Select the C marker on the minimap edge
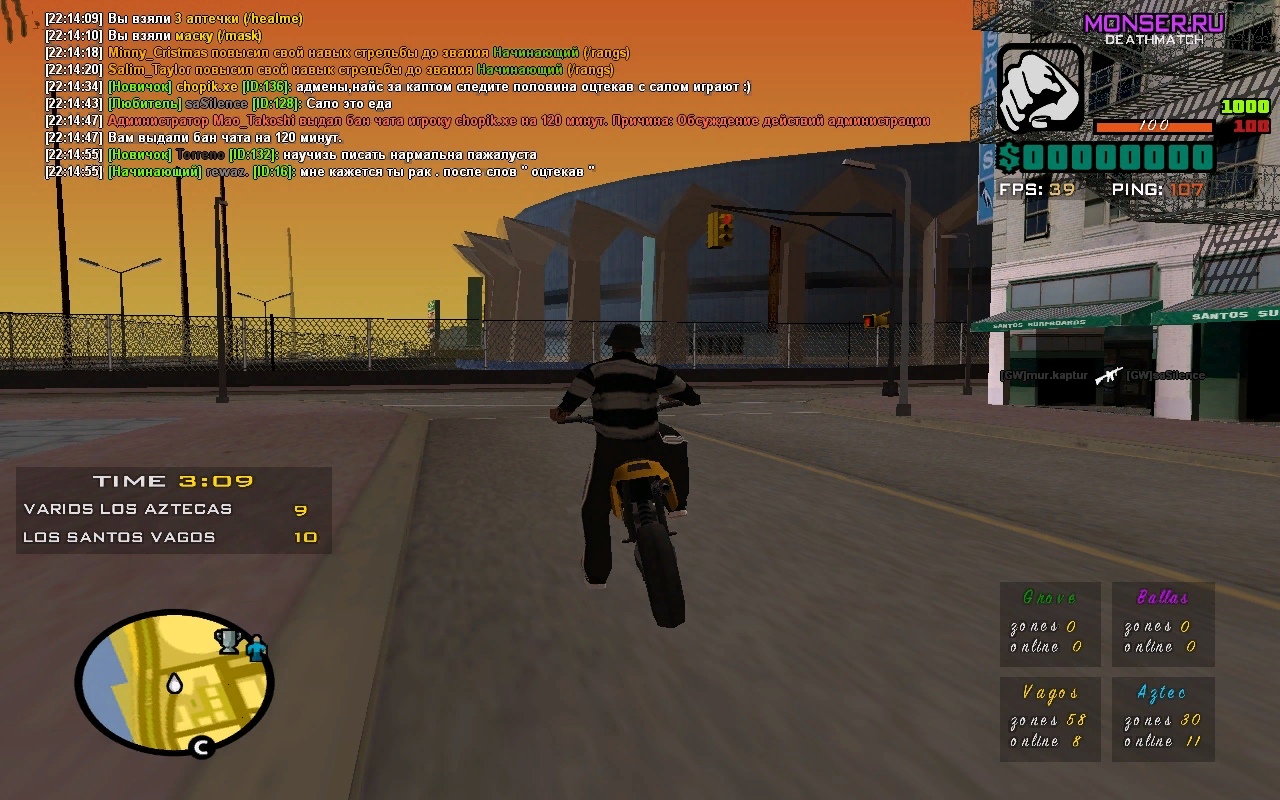 point(201,746)
